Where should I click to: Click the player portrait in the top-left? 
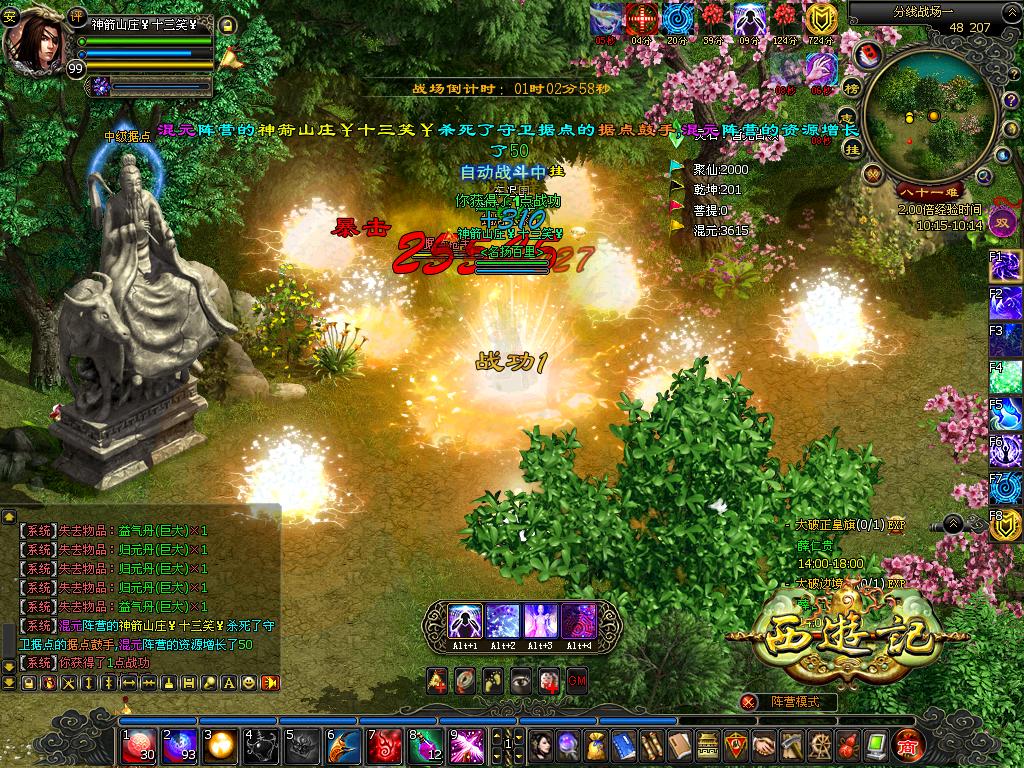coord(36,36)
